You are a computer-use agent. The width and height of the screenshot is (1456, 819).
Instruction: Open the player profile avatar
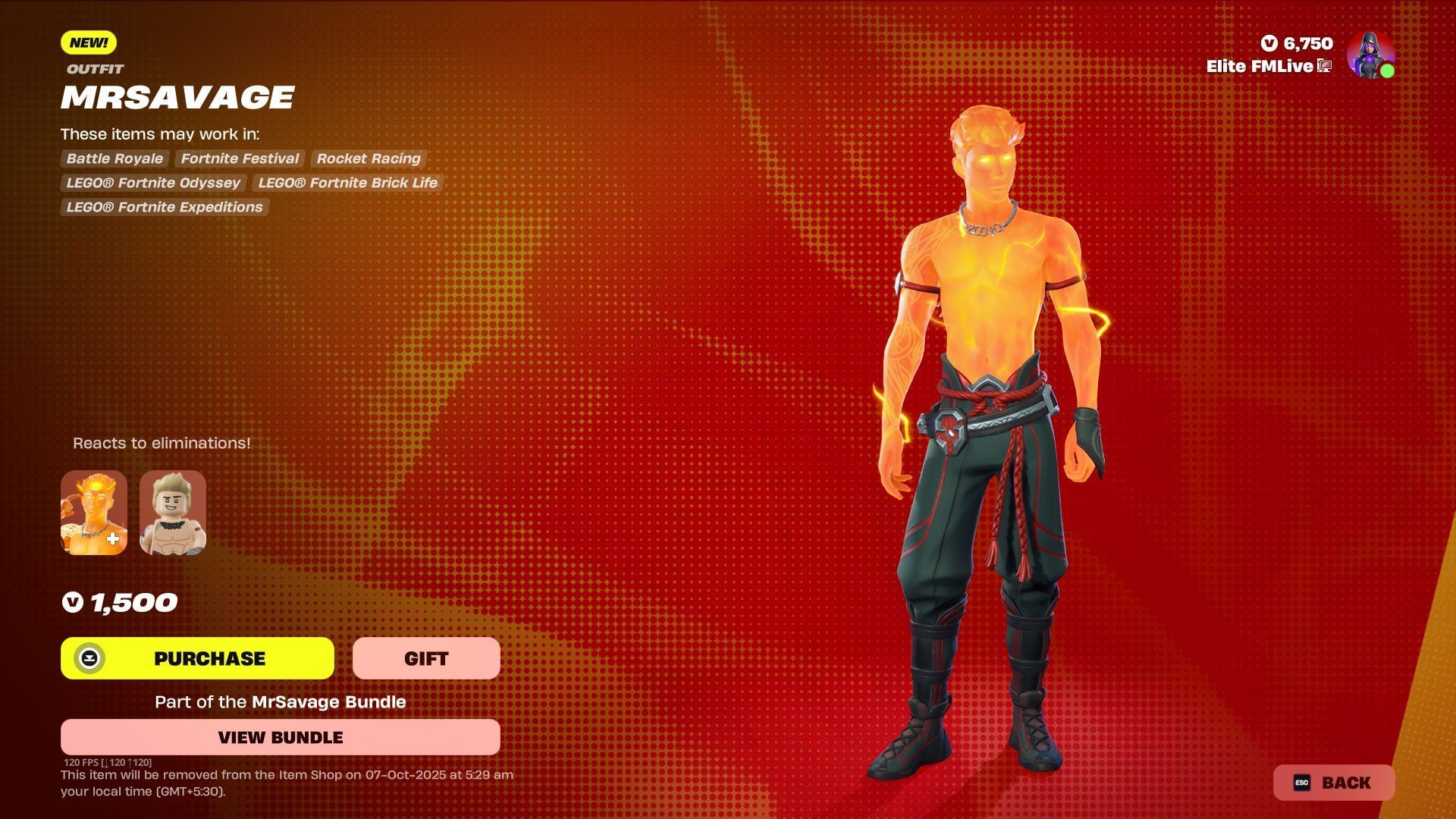coord(1370,55)
